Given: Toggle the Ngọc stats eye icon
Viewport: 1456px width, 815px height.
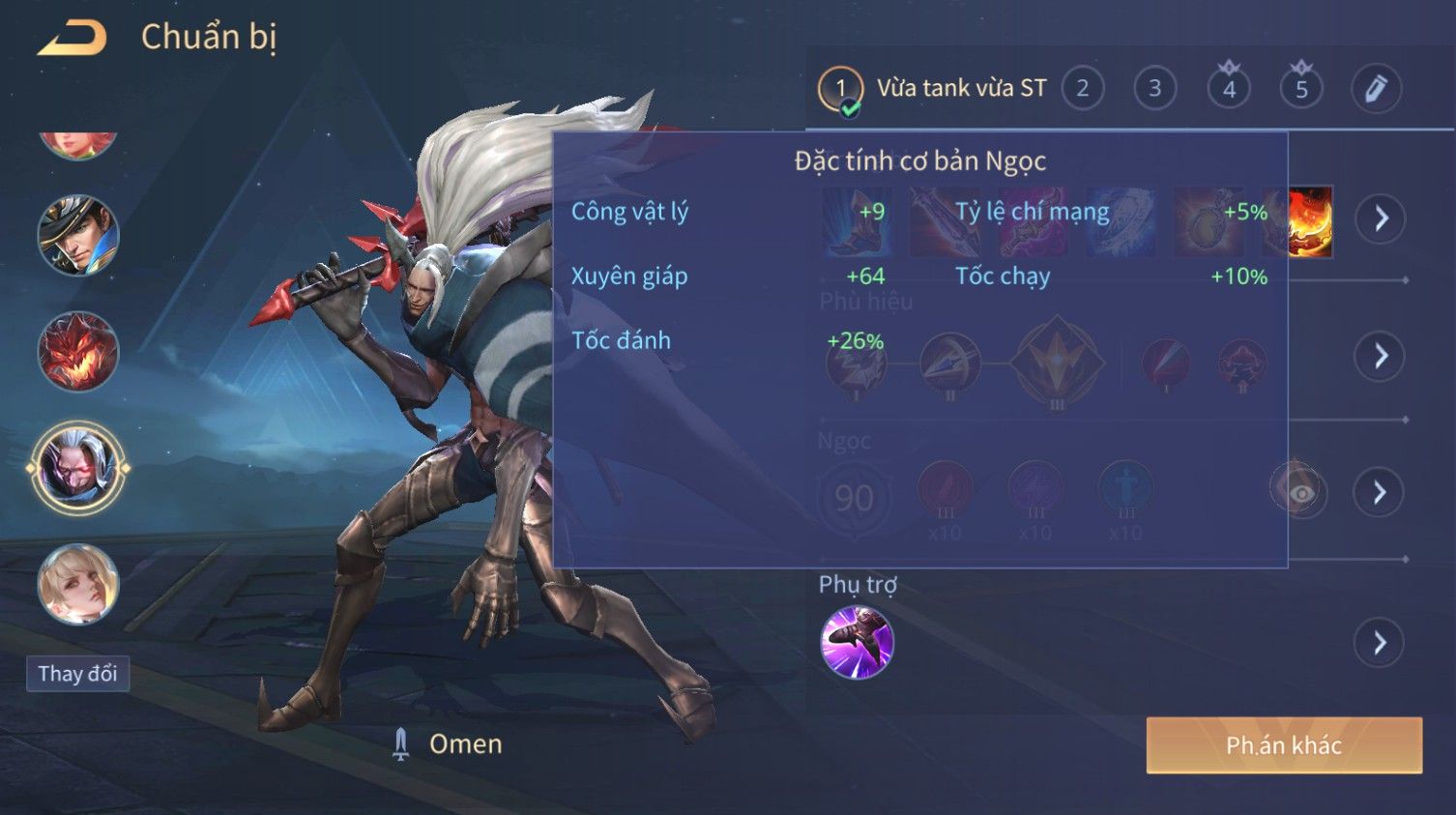Looking at the screenshot, I should click(1300, 493).
